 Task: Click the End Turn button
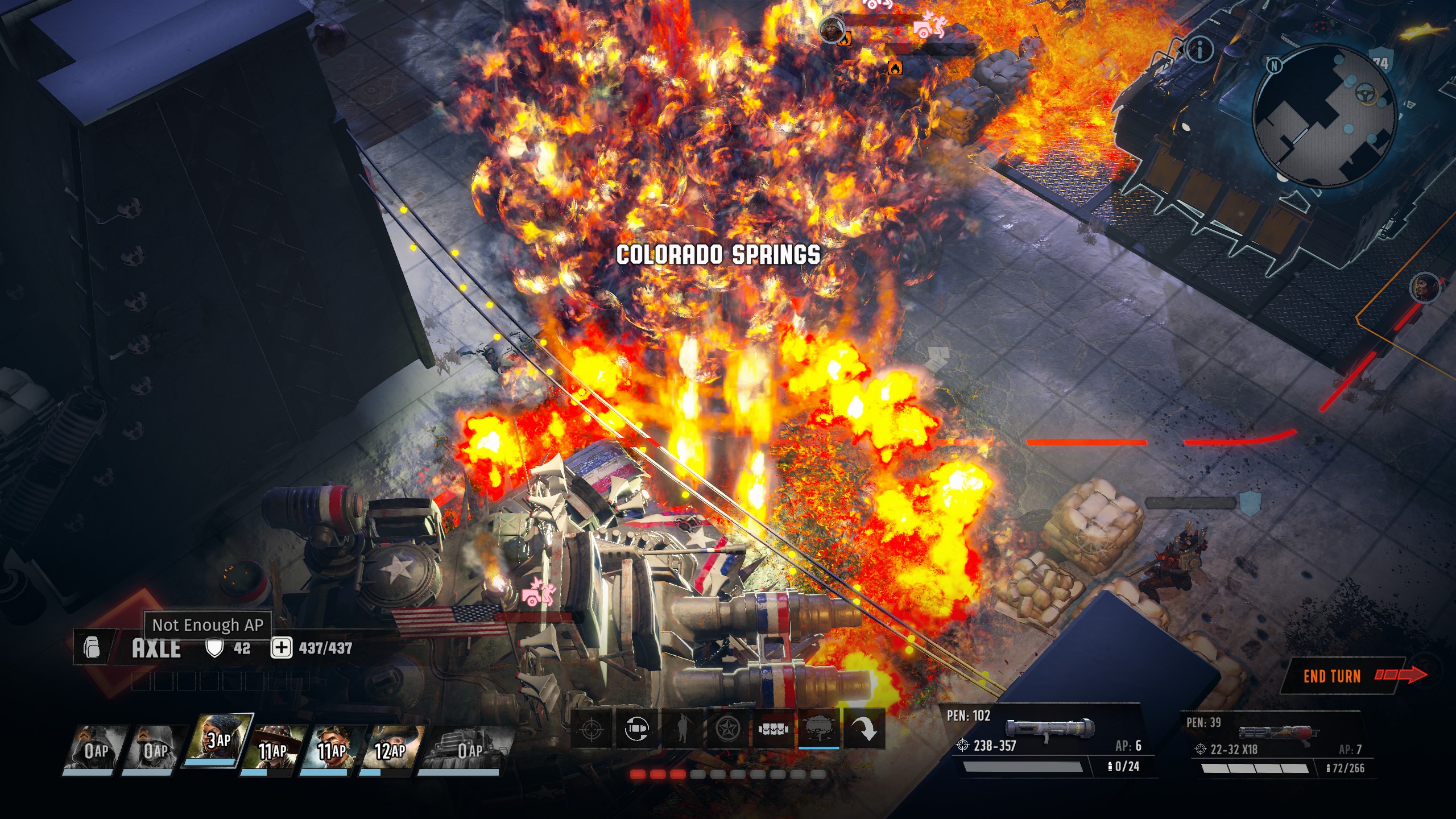tap(1342, 676)
